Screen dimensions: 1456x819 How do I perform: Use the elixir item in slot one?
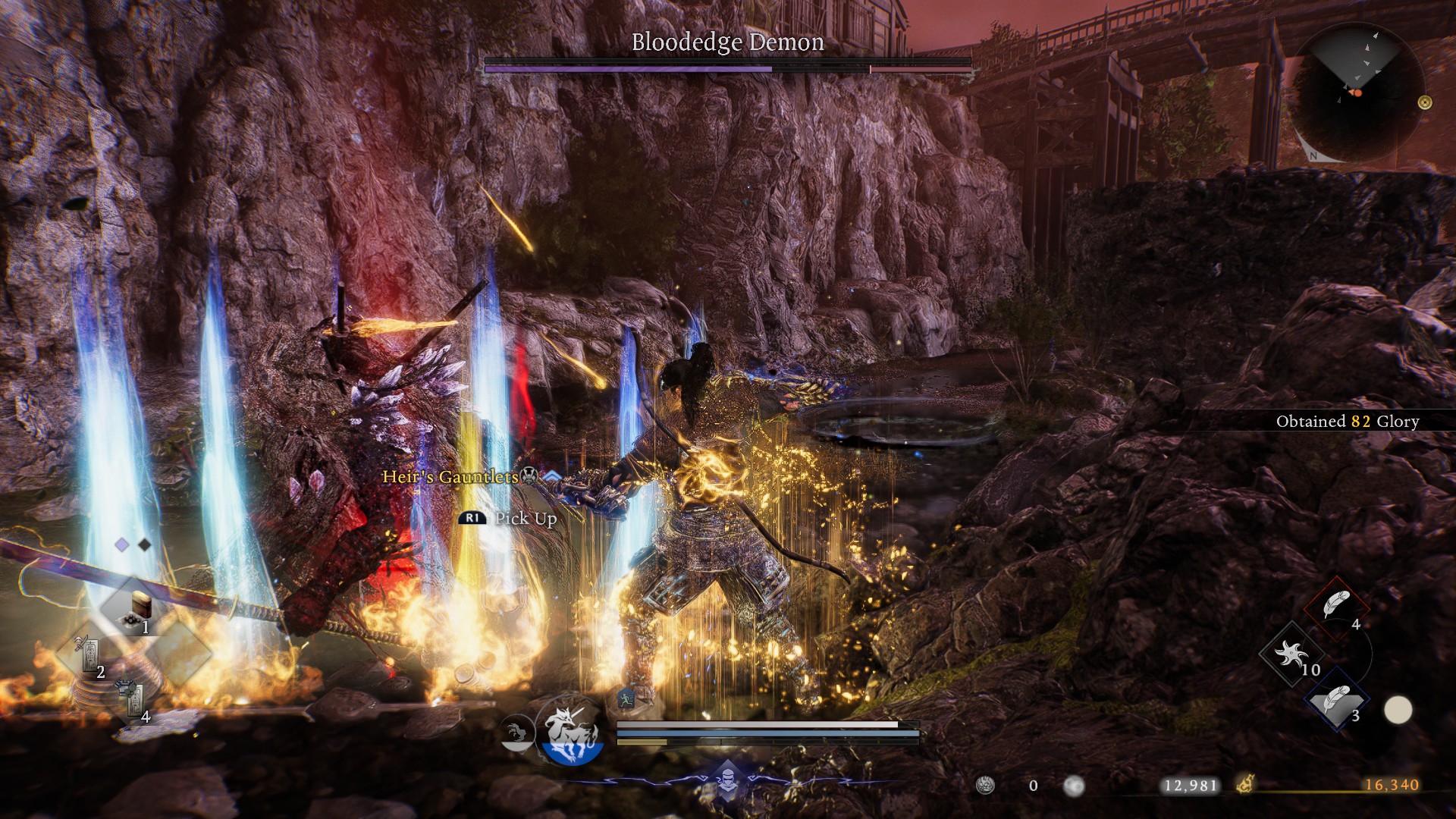(x=139, y=607)
